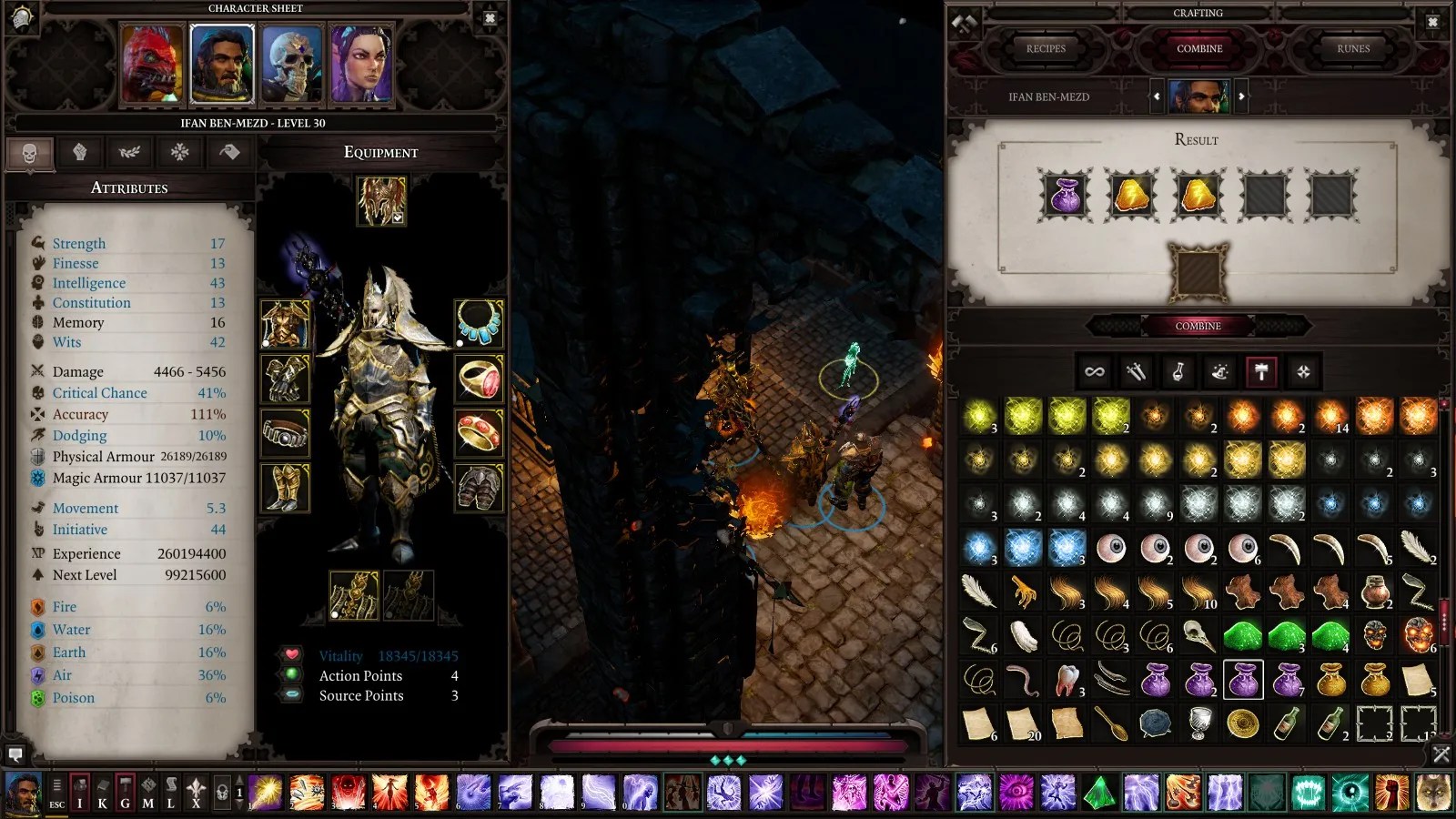Show all items via infinity filter icon
1456x819 pixels.
point(1095,371)
